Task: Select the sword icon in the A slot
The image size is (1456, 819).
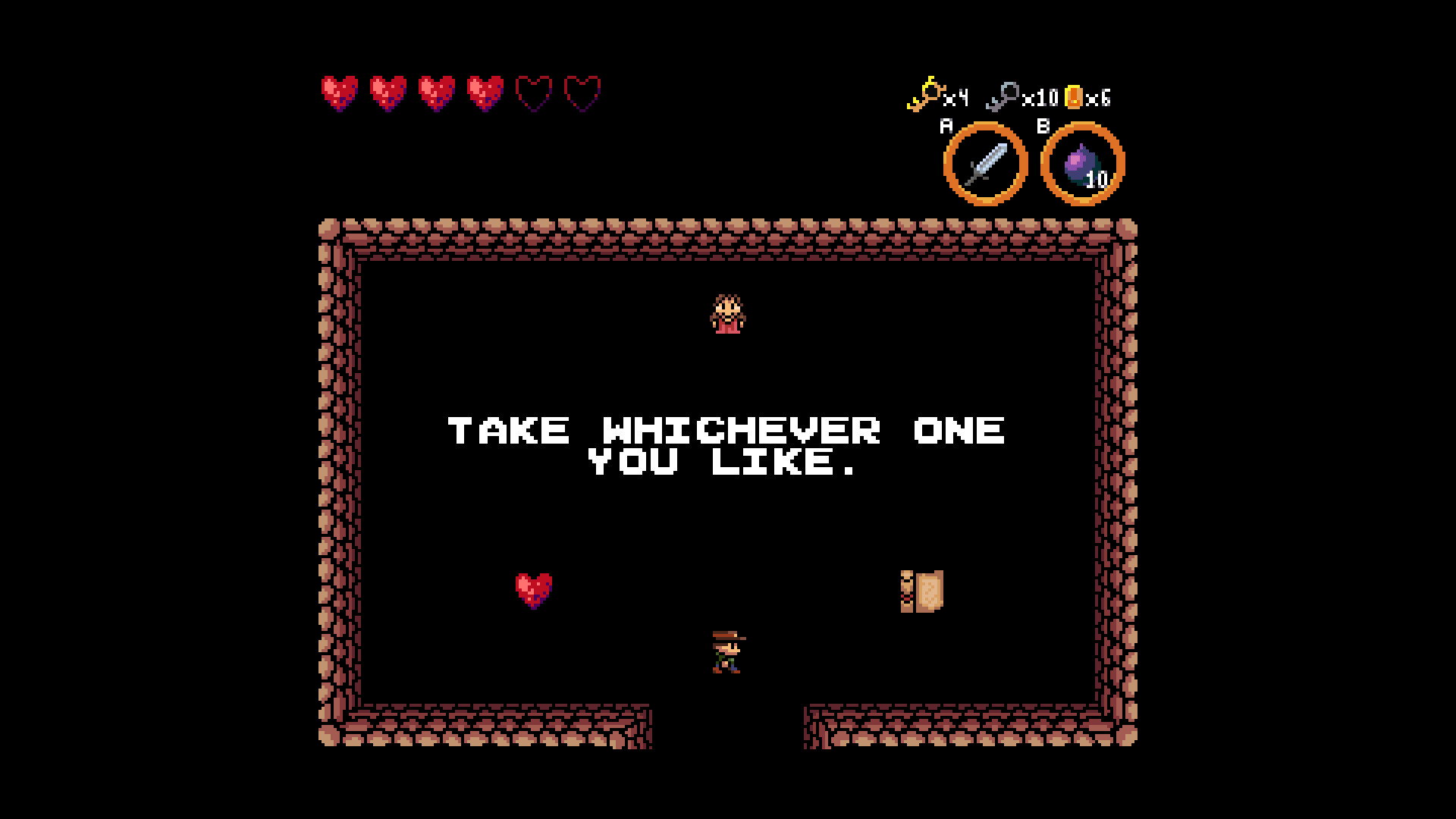Action: (985, 162)
